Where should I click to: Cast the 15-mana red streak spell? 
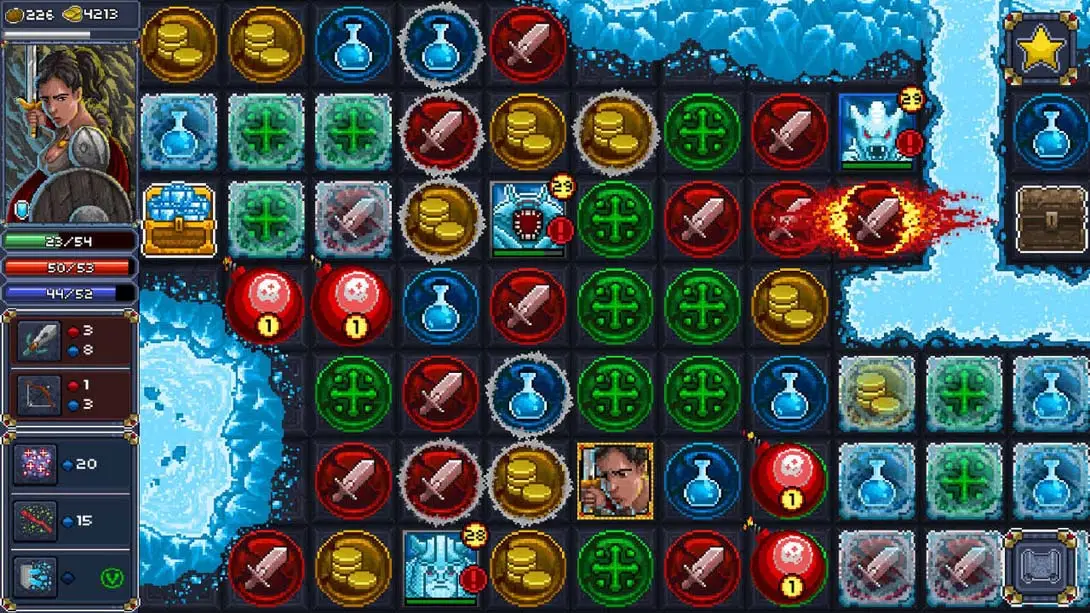point(35,521)
